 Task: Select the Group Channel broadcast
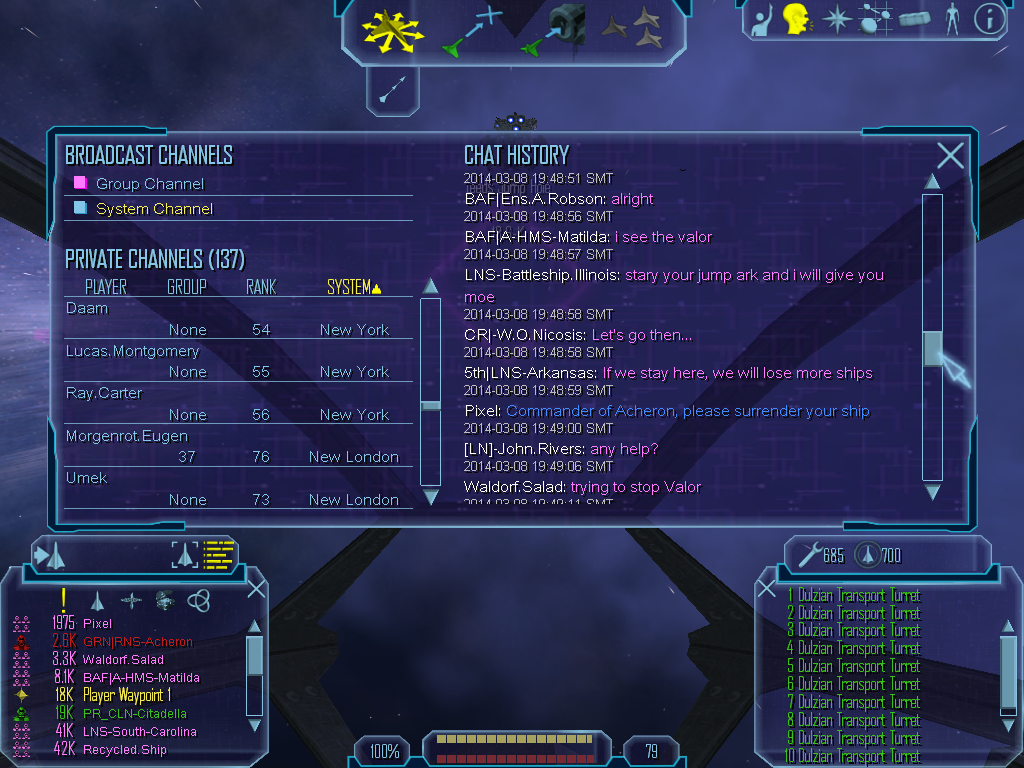pyautogui.click(x=149, y=184)
